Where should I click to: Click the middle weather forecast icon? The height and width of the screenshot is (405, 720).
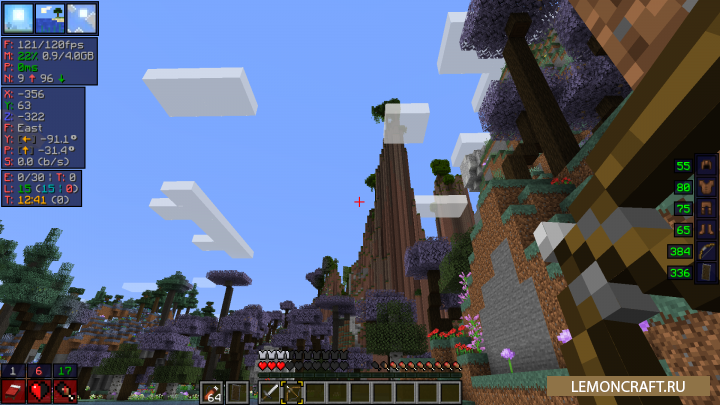pos(49,18)
